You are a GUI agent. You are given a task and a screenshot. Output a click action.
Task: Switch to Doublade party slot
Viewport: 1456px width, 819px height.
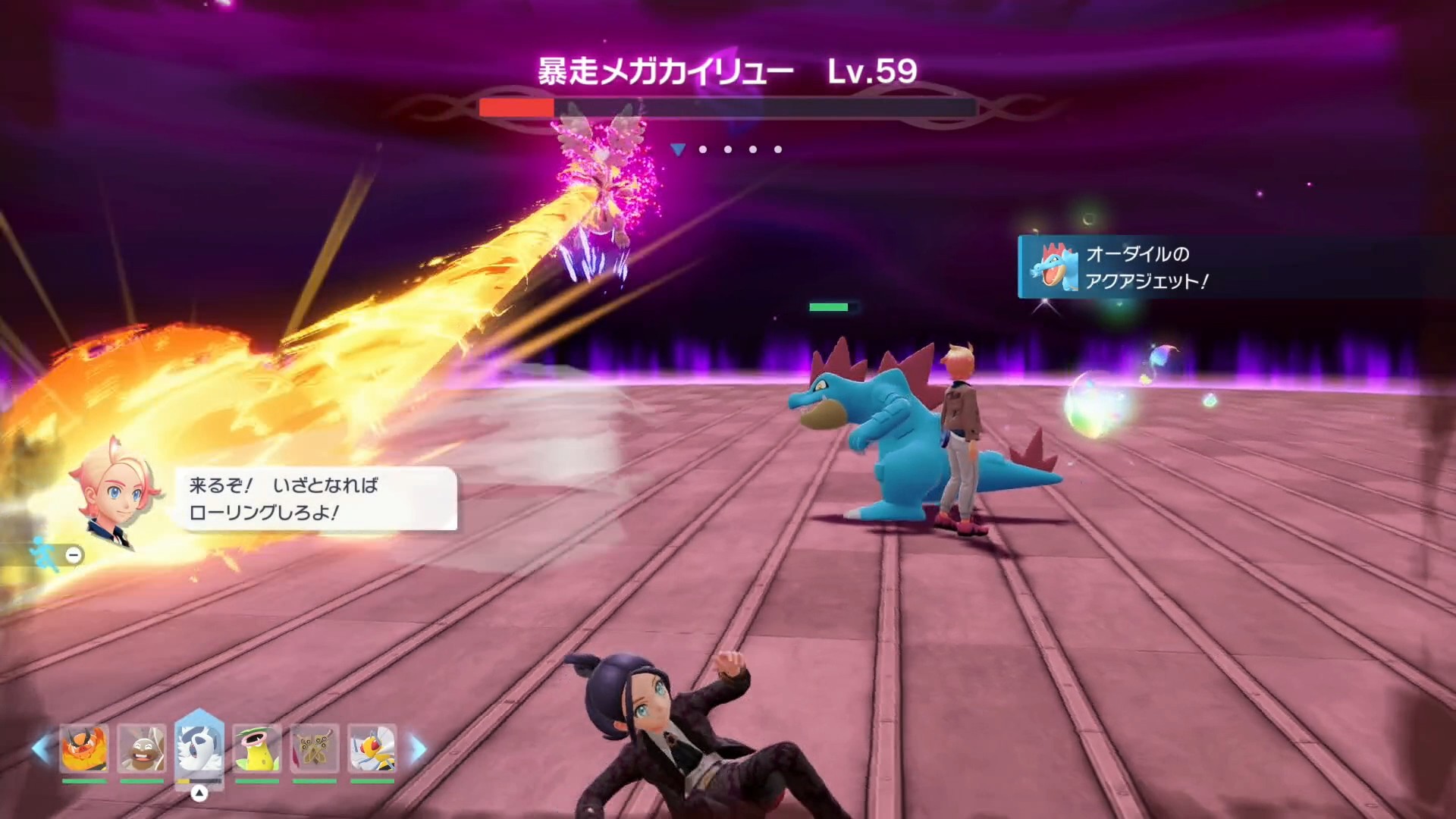[x=315, y=748]
